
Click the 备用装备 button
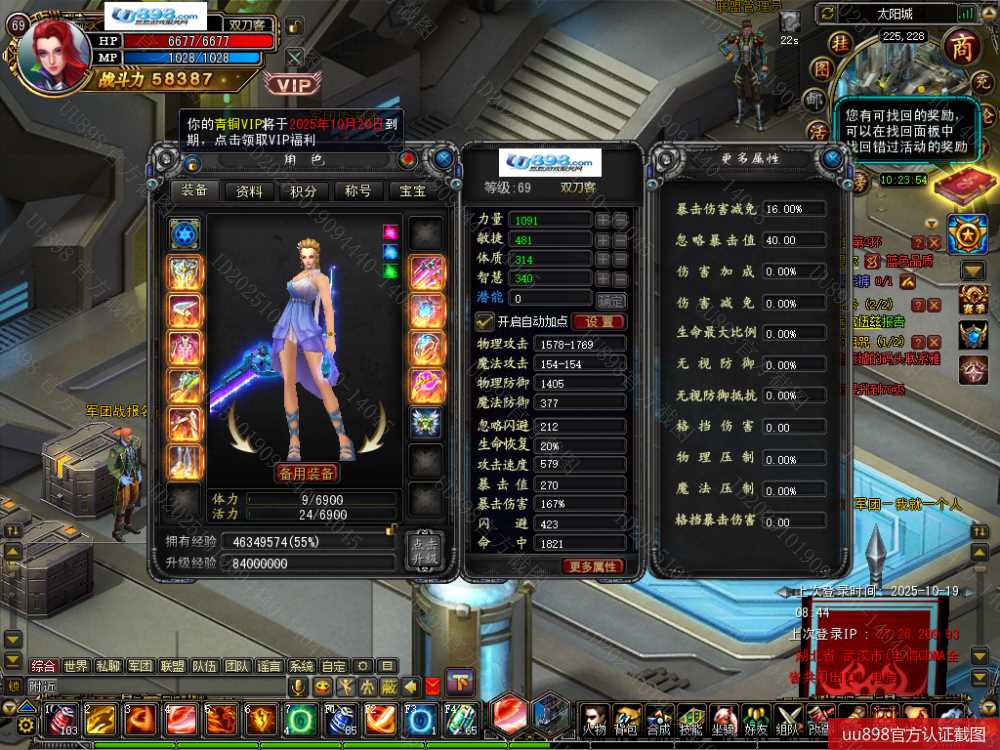(x=306, y=473)
